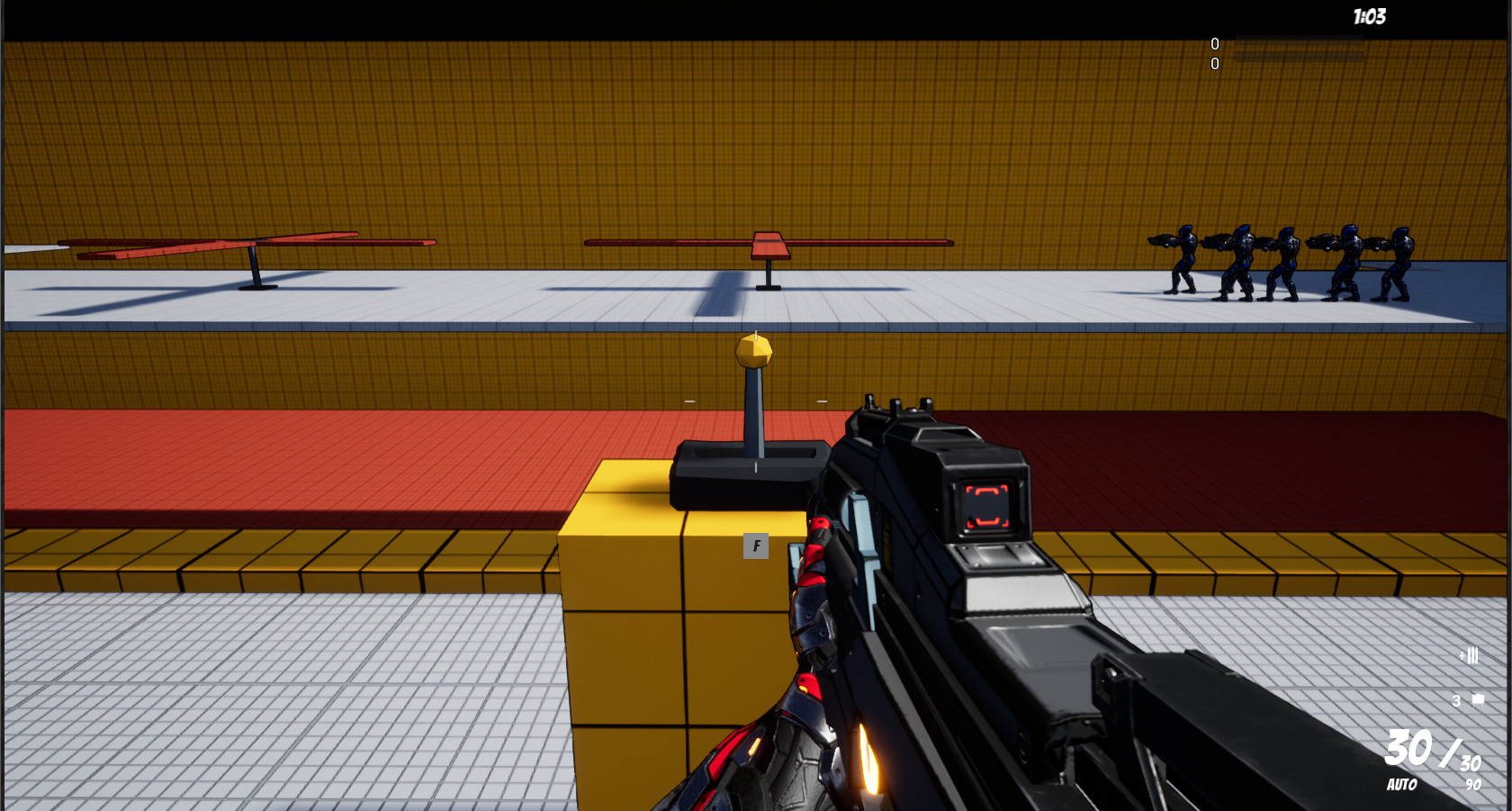Click the reserve ammo count of 90

pyautogui.click(x=1475, y=785)
